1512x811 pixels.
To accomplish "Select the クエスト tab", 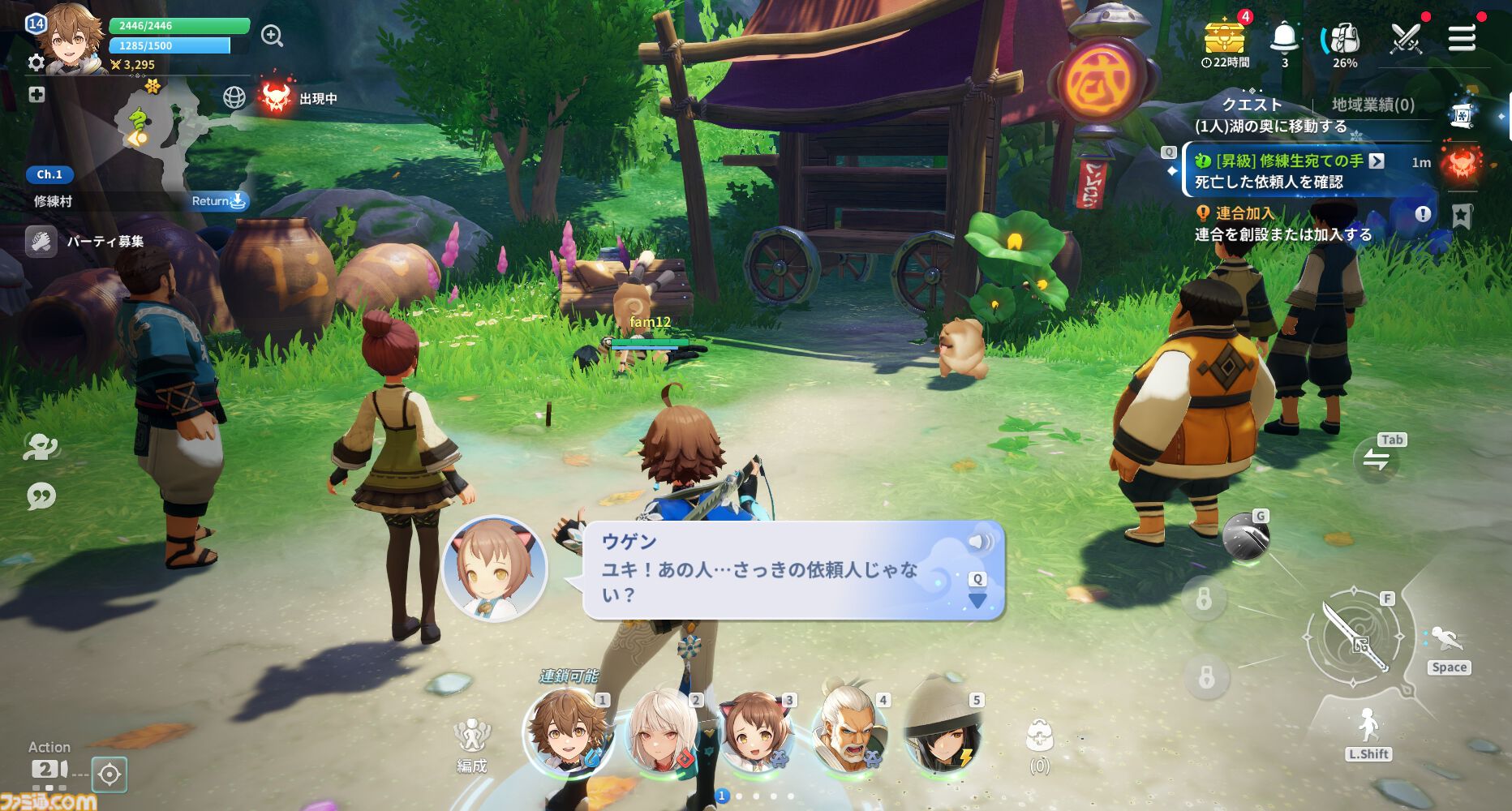I will 1250,104.
